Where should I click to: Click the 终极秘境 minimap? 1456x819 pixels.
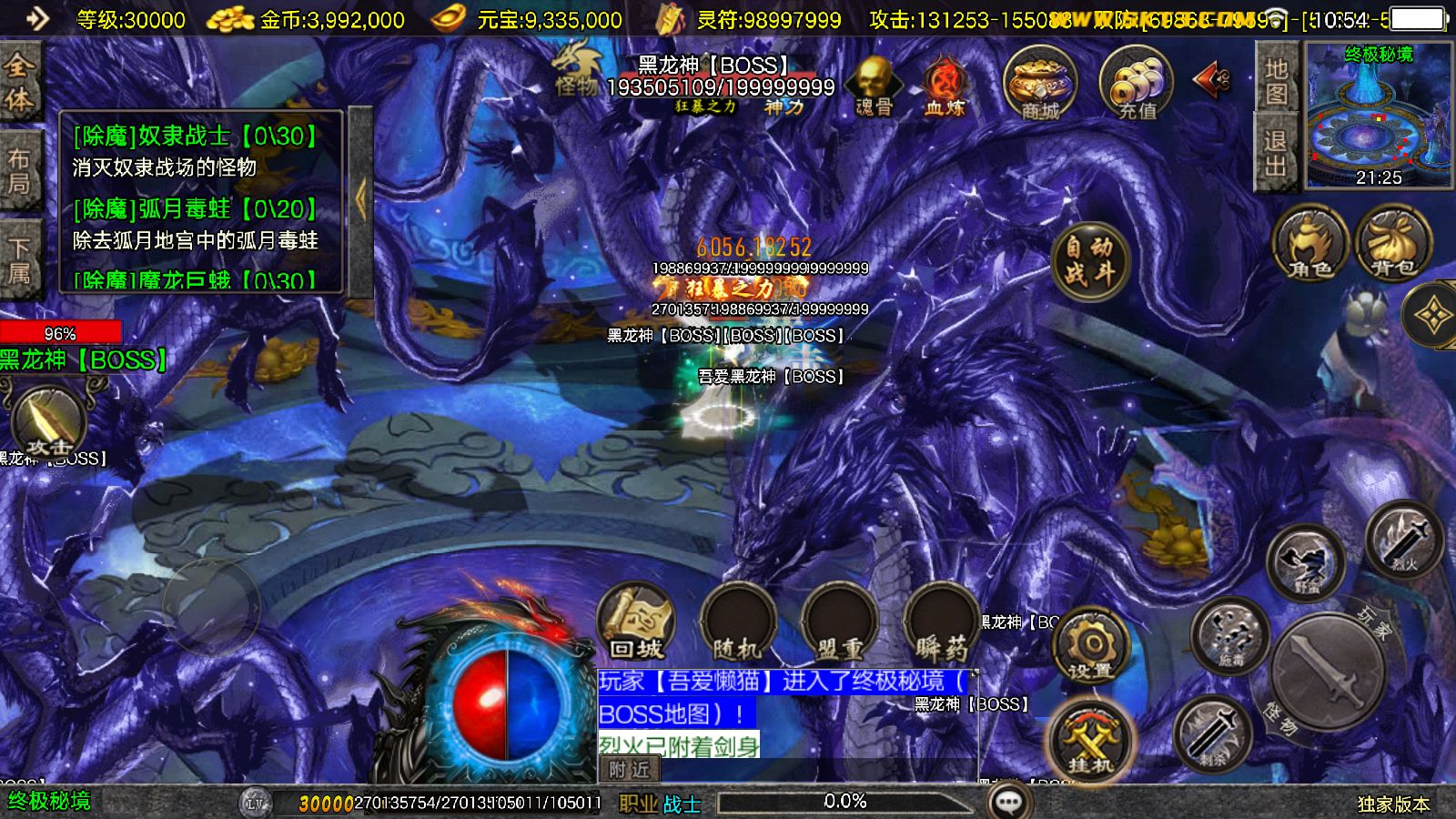pos(1379,114)
